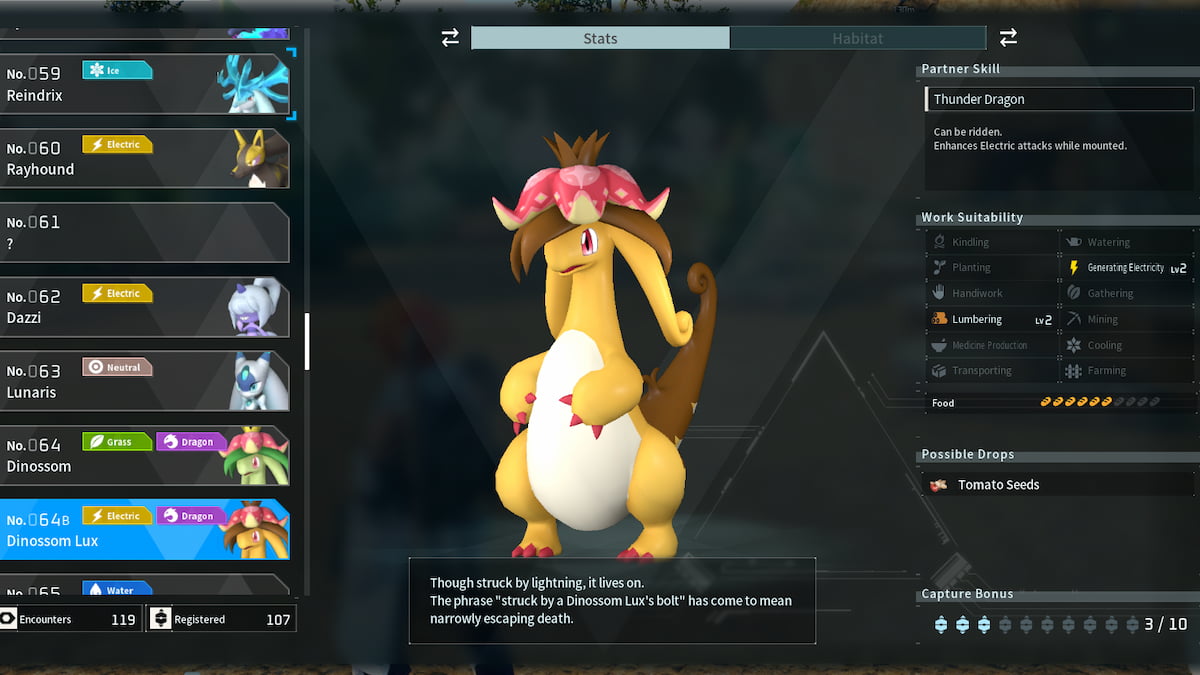Switch to the Habitat tab

857,38
